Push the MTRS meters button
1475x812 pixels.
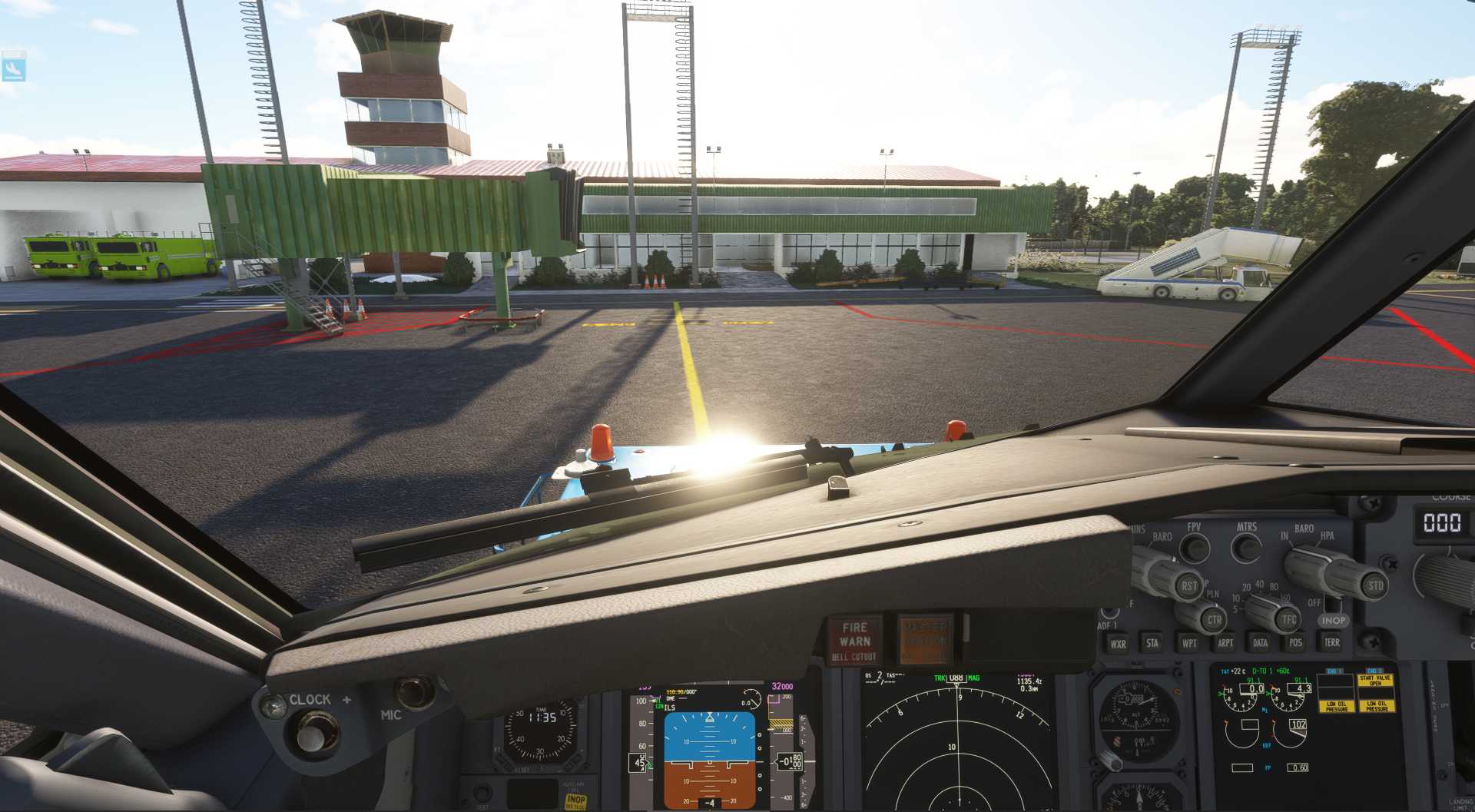tap(1246, 548)
